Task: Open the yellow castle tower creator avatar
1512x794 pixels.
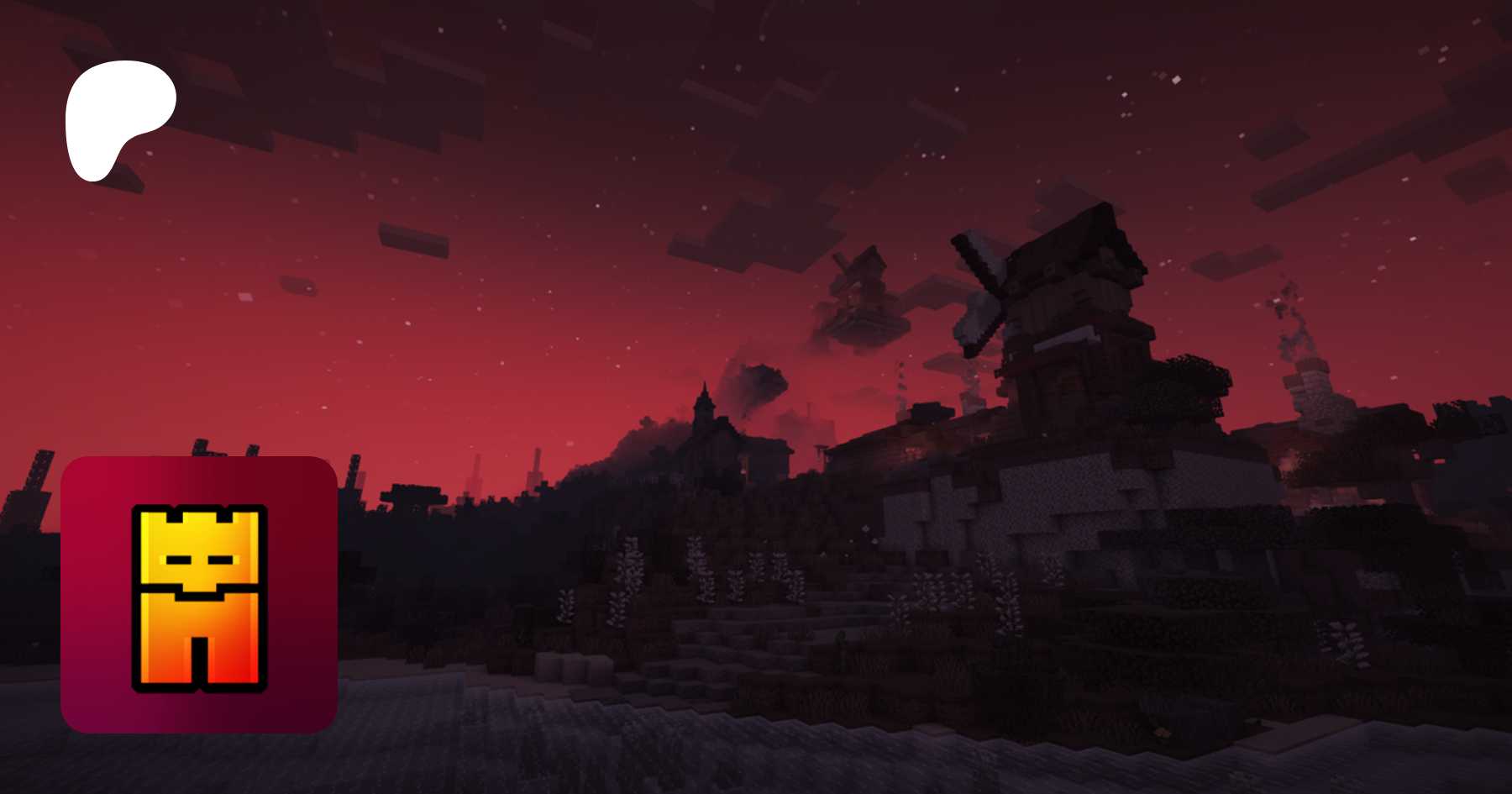Action: pos(199,595)
